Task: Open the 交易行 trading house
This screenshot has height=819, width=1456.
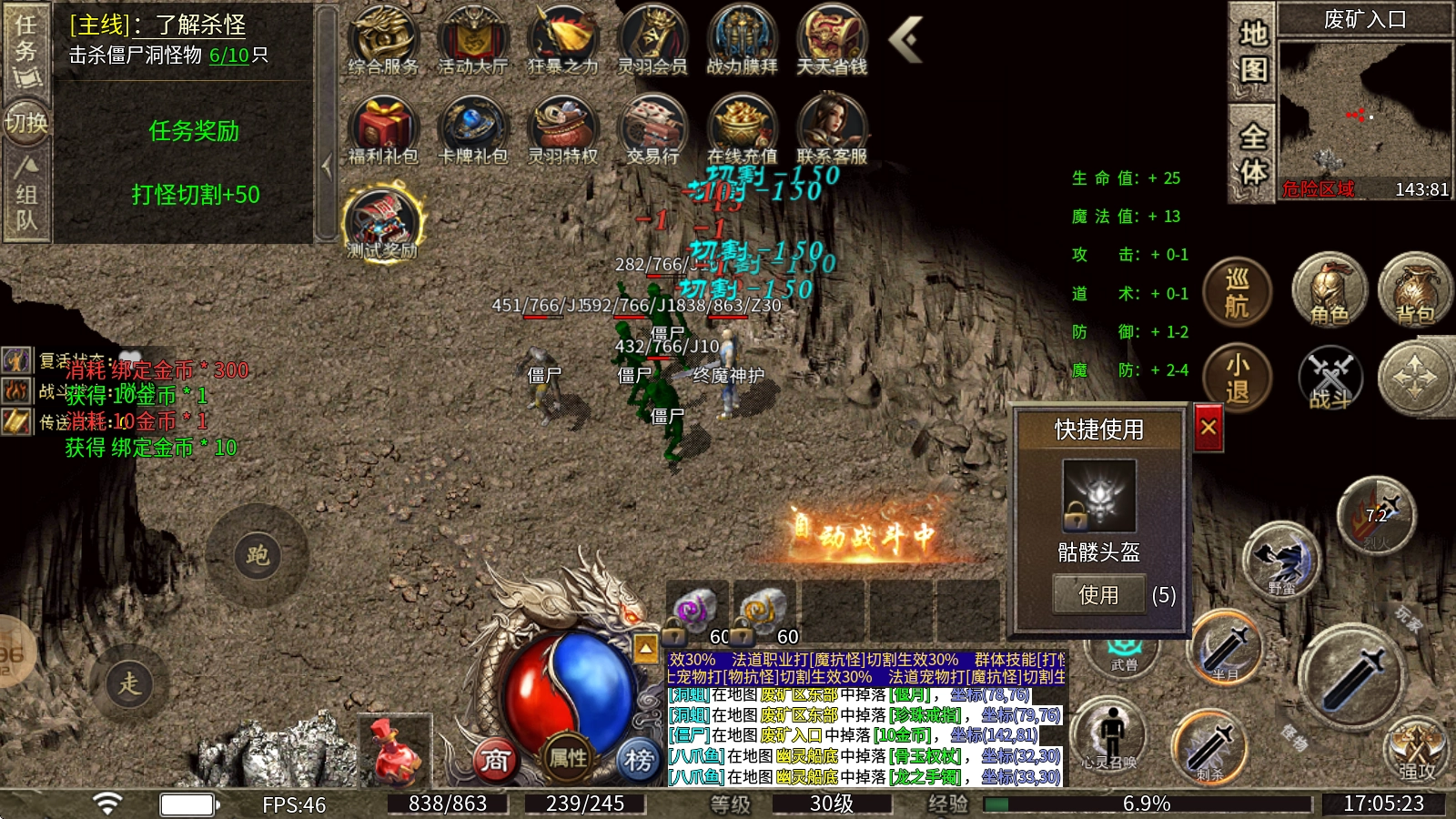Action: pos(652,130)
